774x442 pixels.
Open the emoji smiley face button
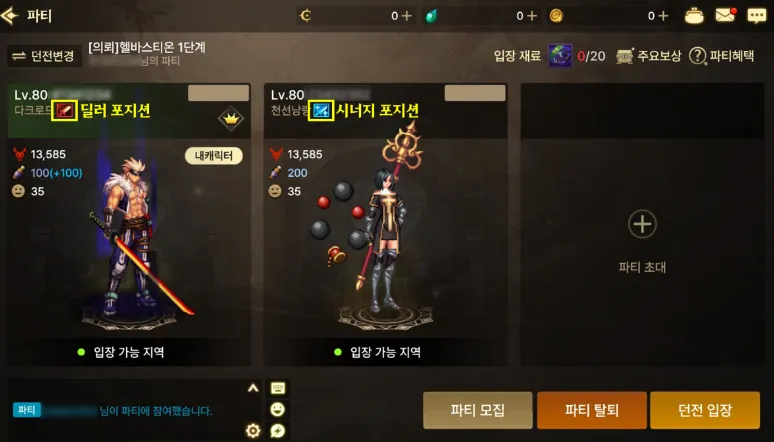click(x=278, y=410)
